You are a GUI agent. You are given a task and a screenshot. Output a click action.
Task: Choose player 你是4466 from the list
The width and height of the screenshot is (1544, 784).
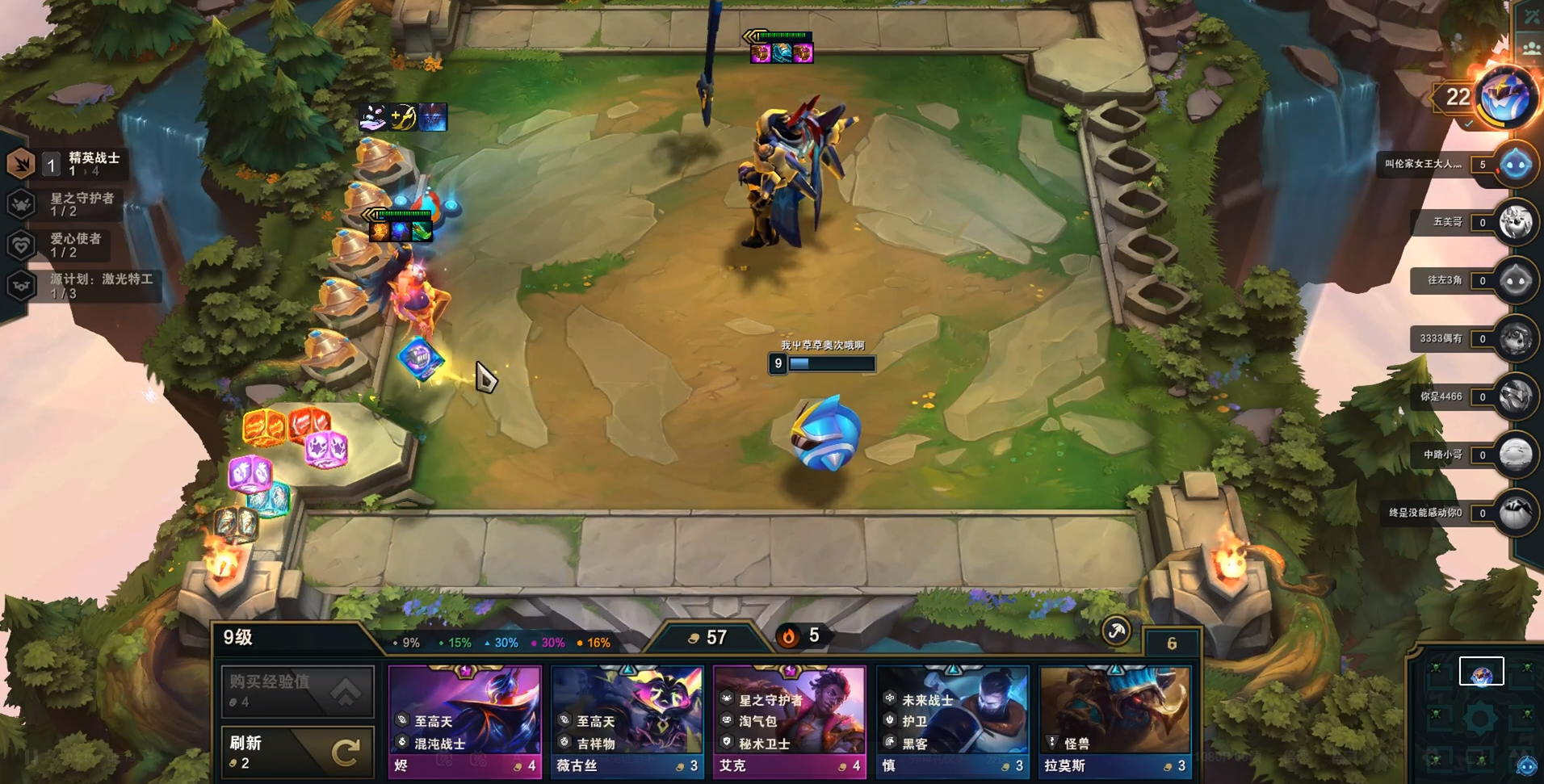coord(1515,396)
